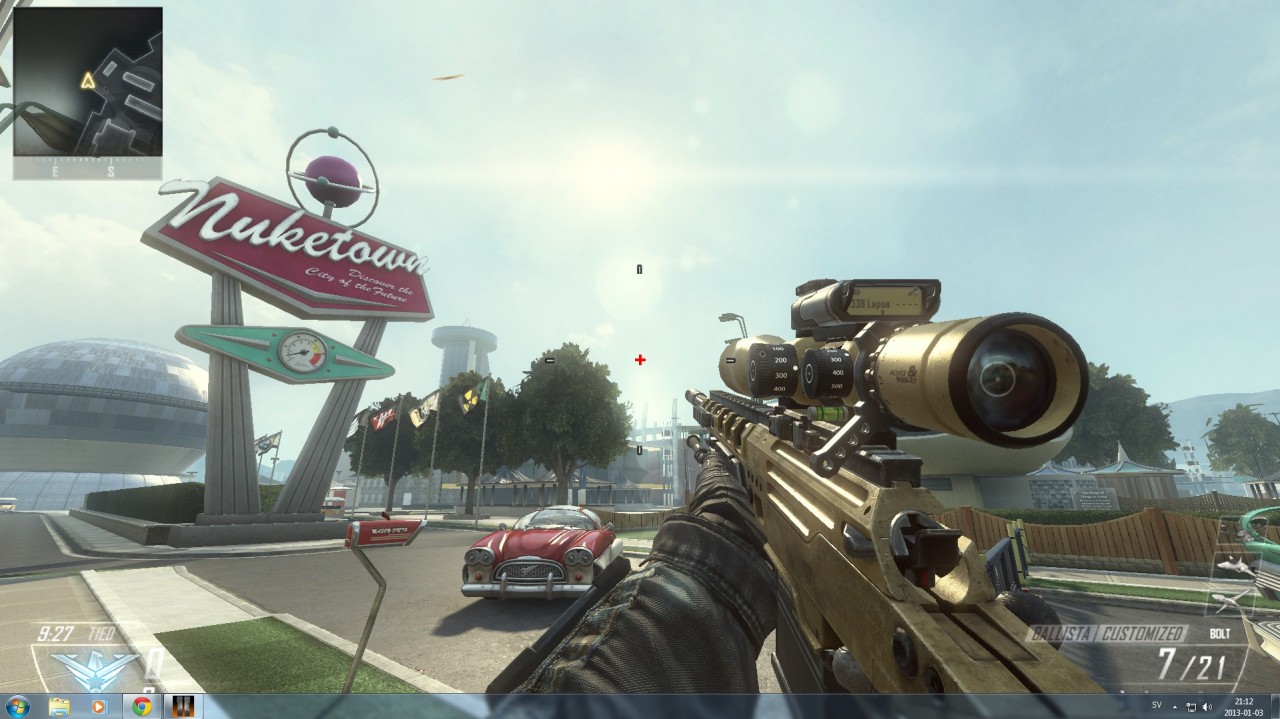Open Google Chrome from the taskbar

142,707
